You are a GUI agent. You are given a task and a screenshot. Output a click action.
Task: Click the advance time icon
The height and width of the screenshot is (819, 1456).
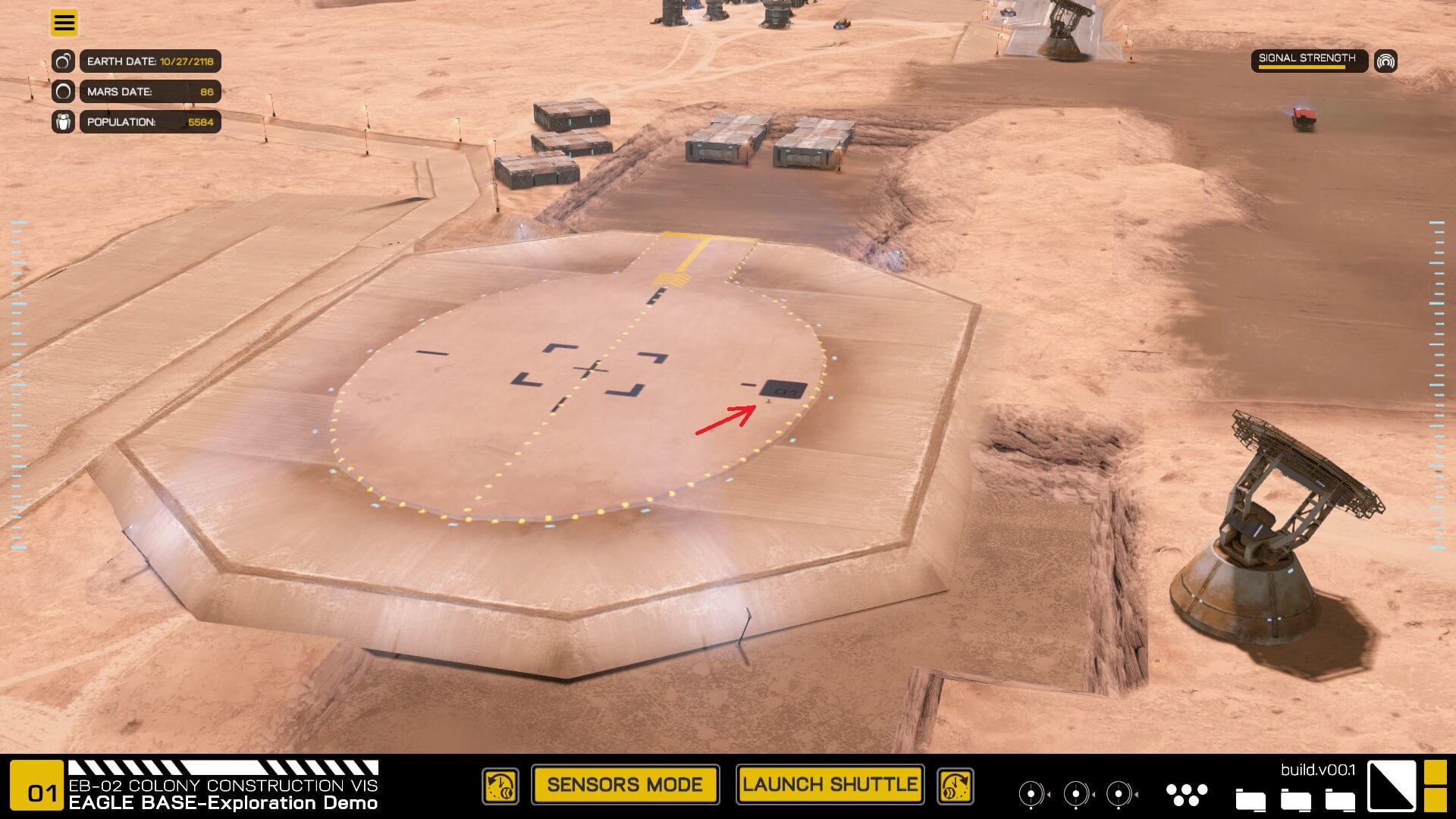pyautogui.click(x=955, y=786)
